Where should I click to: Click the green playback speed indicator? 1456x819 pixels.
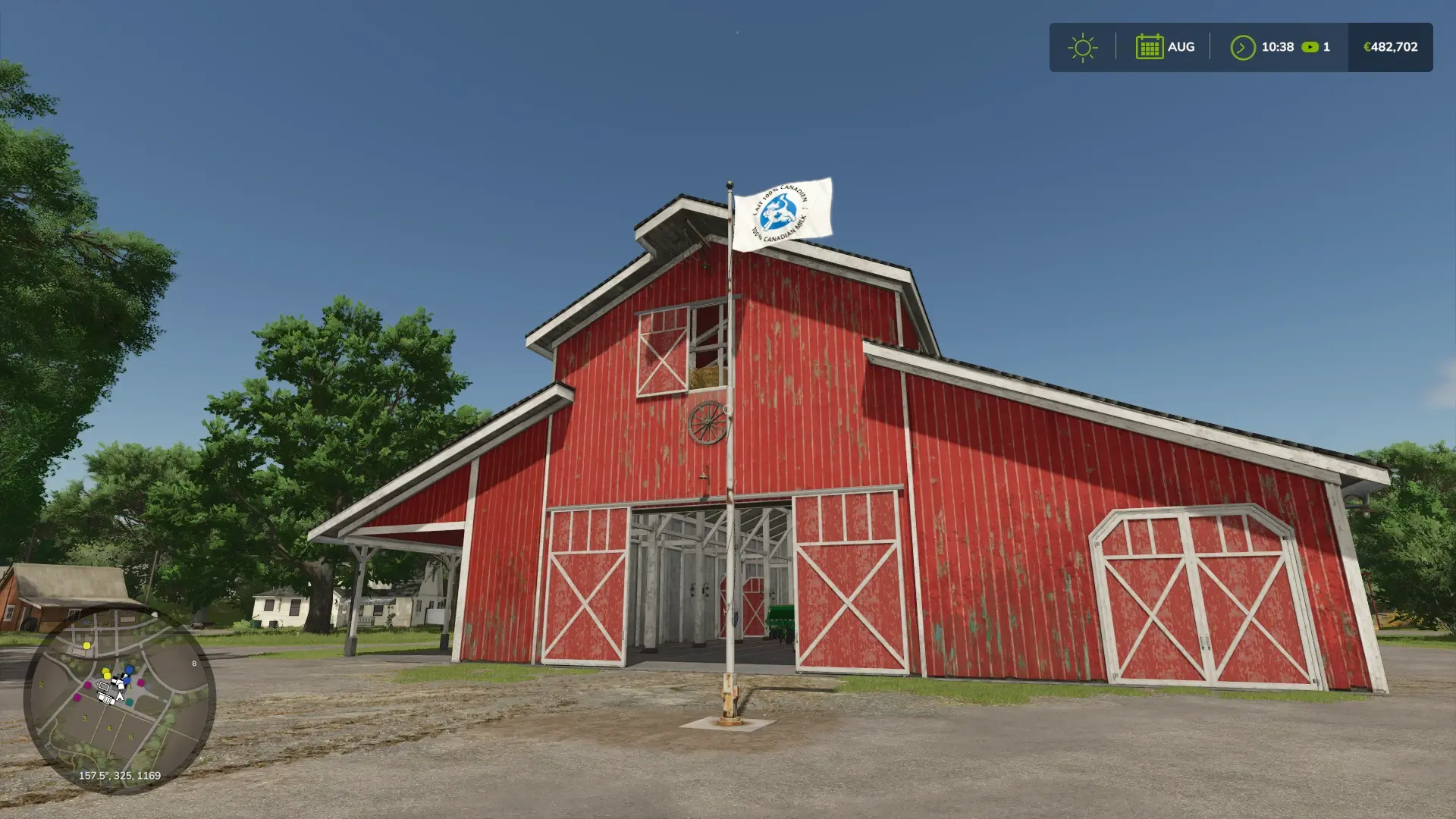click(1309, 47)
